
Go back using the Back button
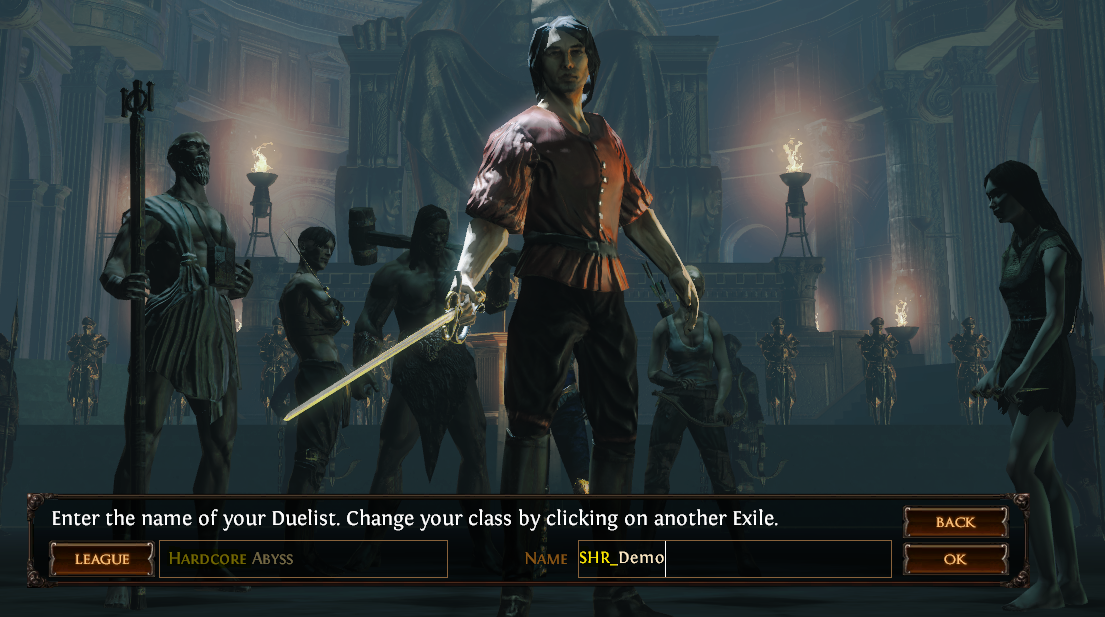[x=955, y=522]
